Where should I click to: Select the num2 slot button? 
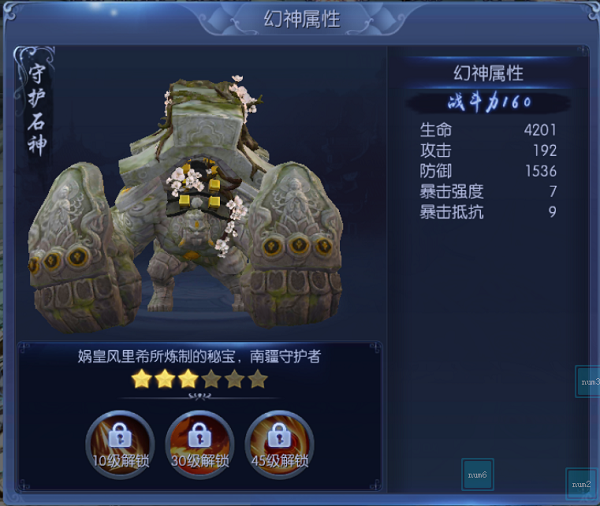point(581,484)
